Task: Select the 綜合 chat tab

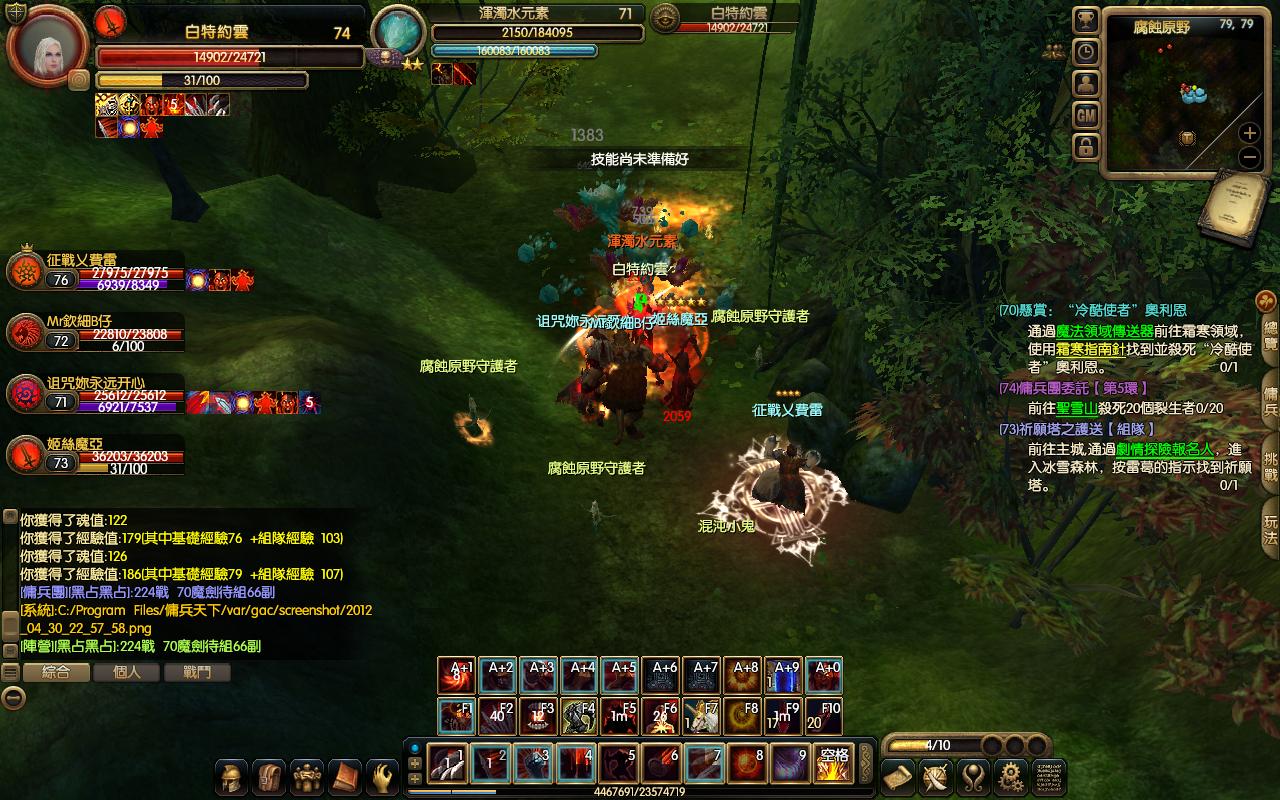Action: click(56, 672)
